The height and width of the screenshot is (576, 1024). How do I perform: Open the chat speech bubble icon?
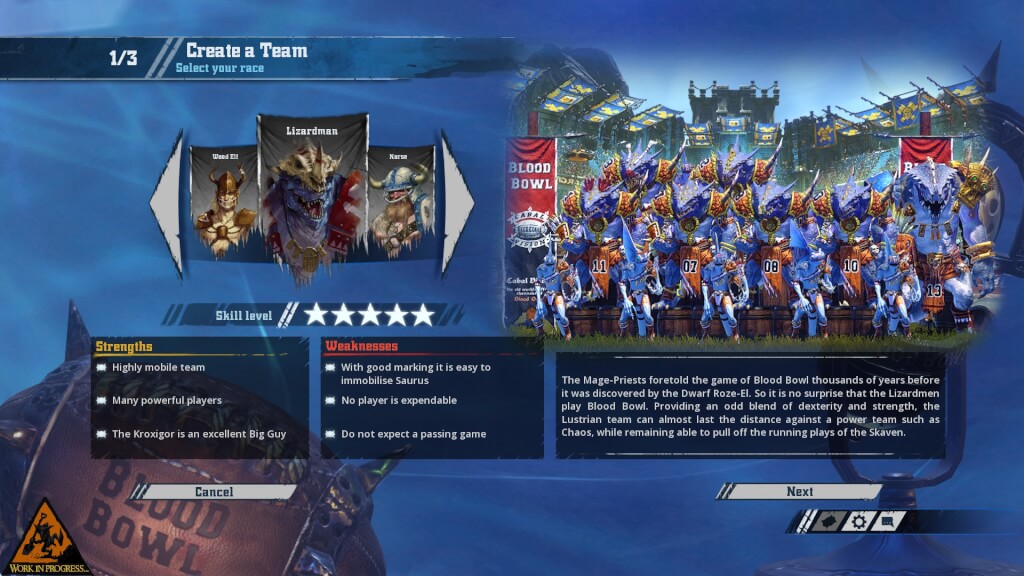[887, 521]
